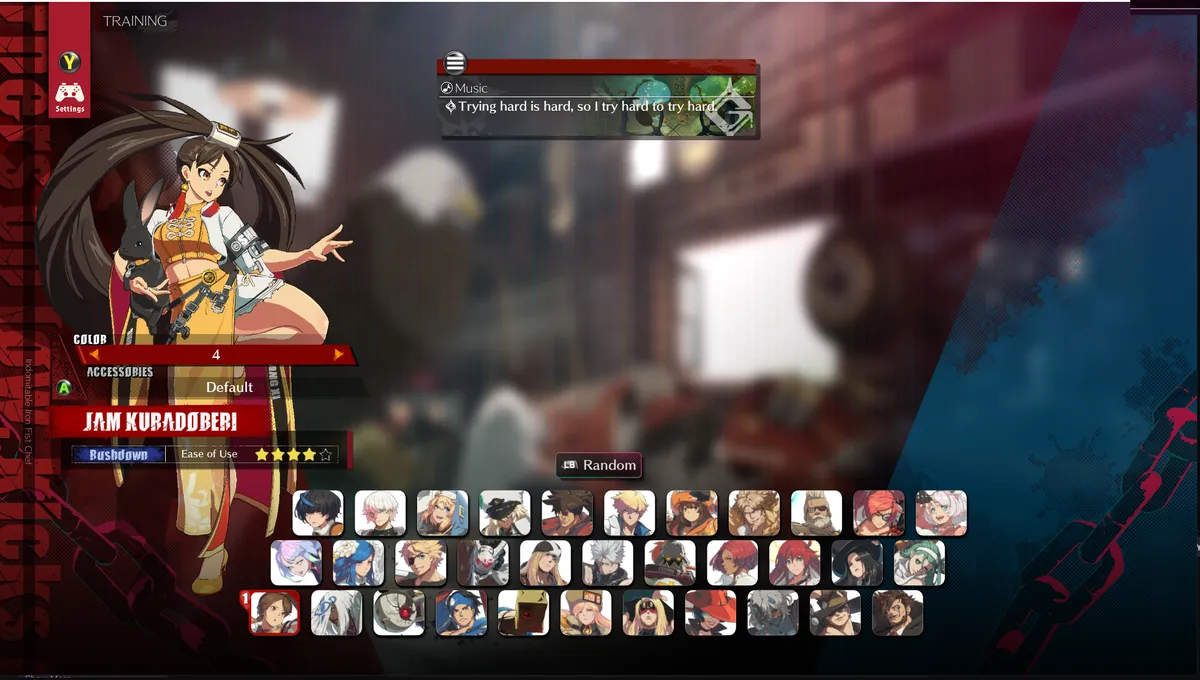Viewport: 1200px width, 680px height.
Task: Choose Chipp Zanuff's white-haired portrait
Action: pos(607,563)
